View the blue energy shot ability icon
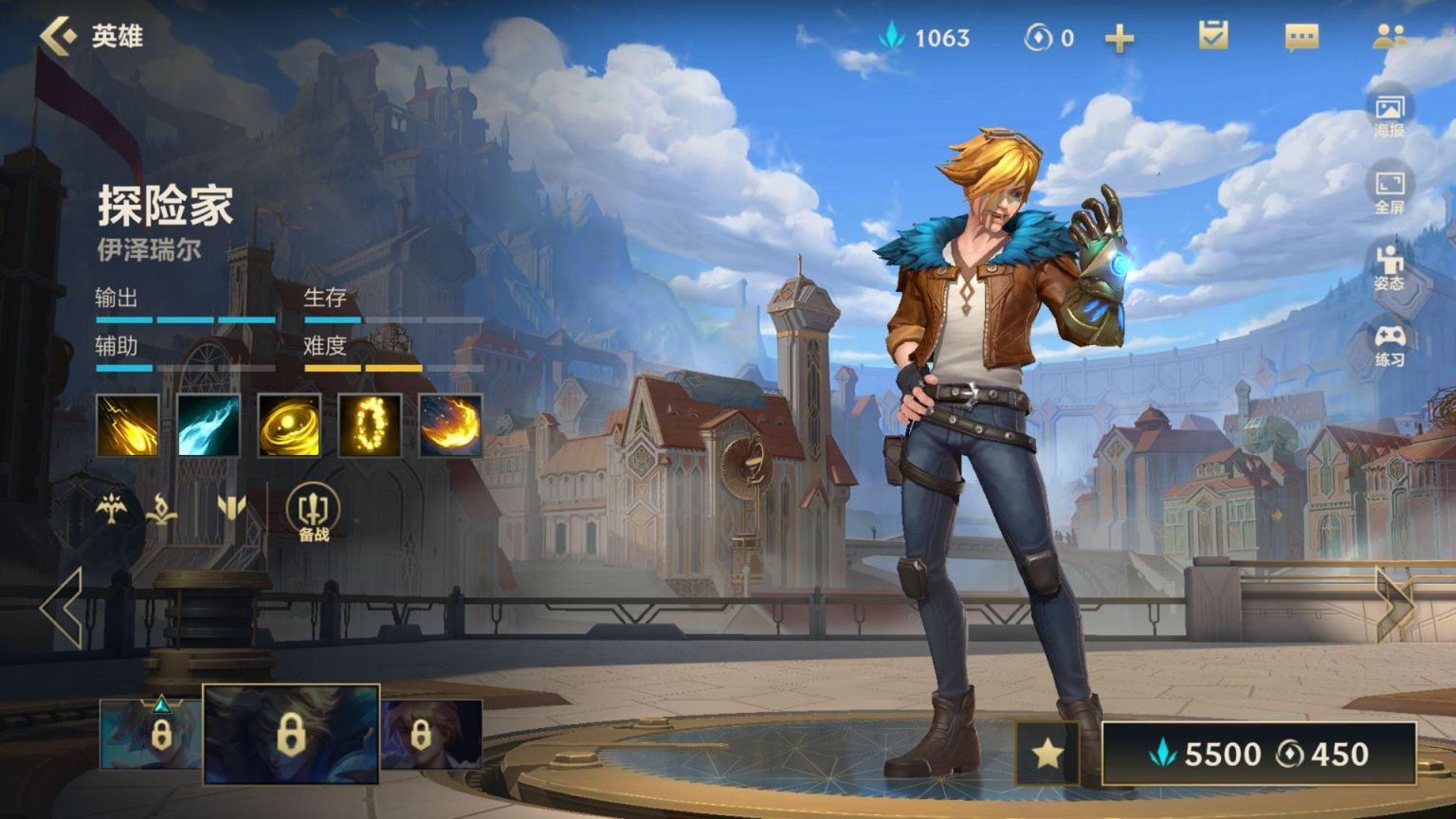Viewport: 1456px width, 819px height. [209, 426]
